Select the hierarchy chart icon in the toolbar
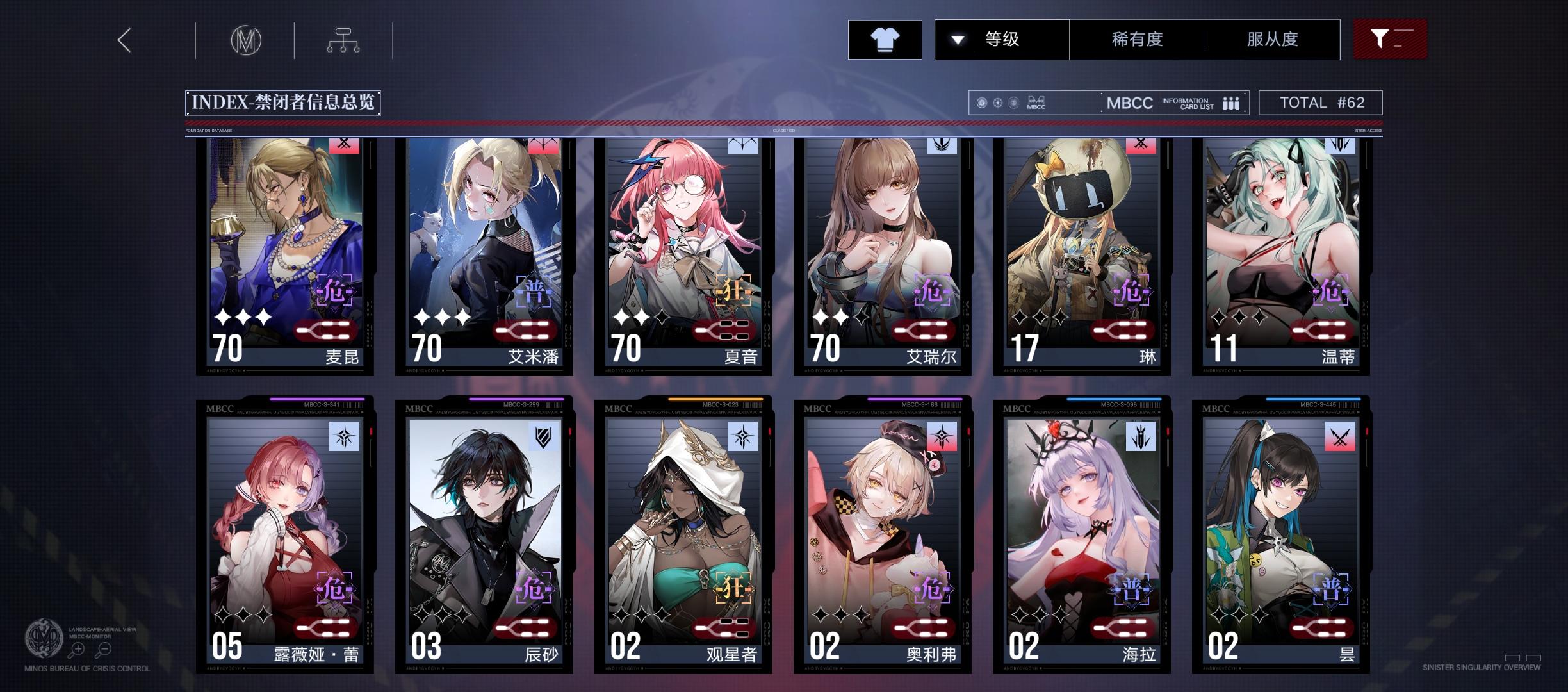 (x=344, y=39)
